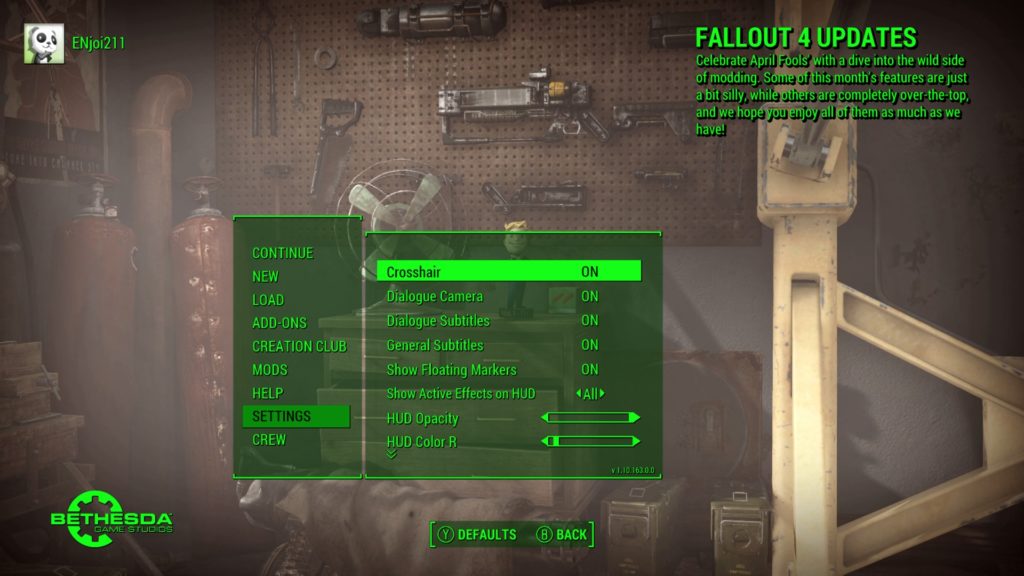Click the down chevron under settings list
This screenshot has width=1024, height=576.
391,454
